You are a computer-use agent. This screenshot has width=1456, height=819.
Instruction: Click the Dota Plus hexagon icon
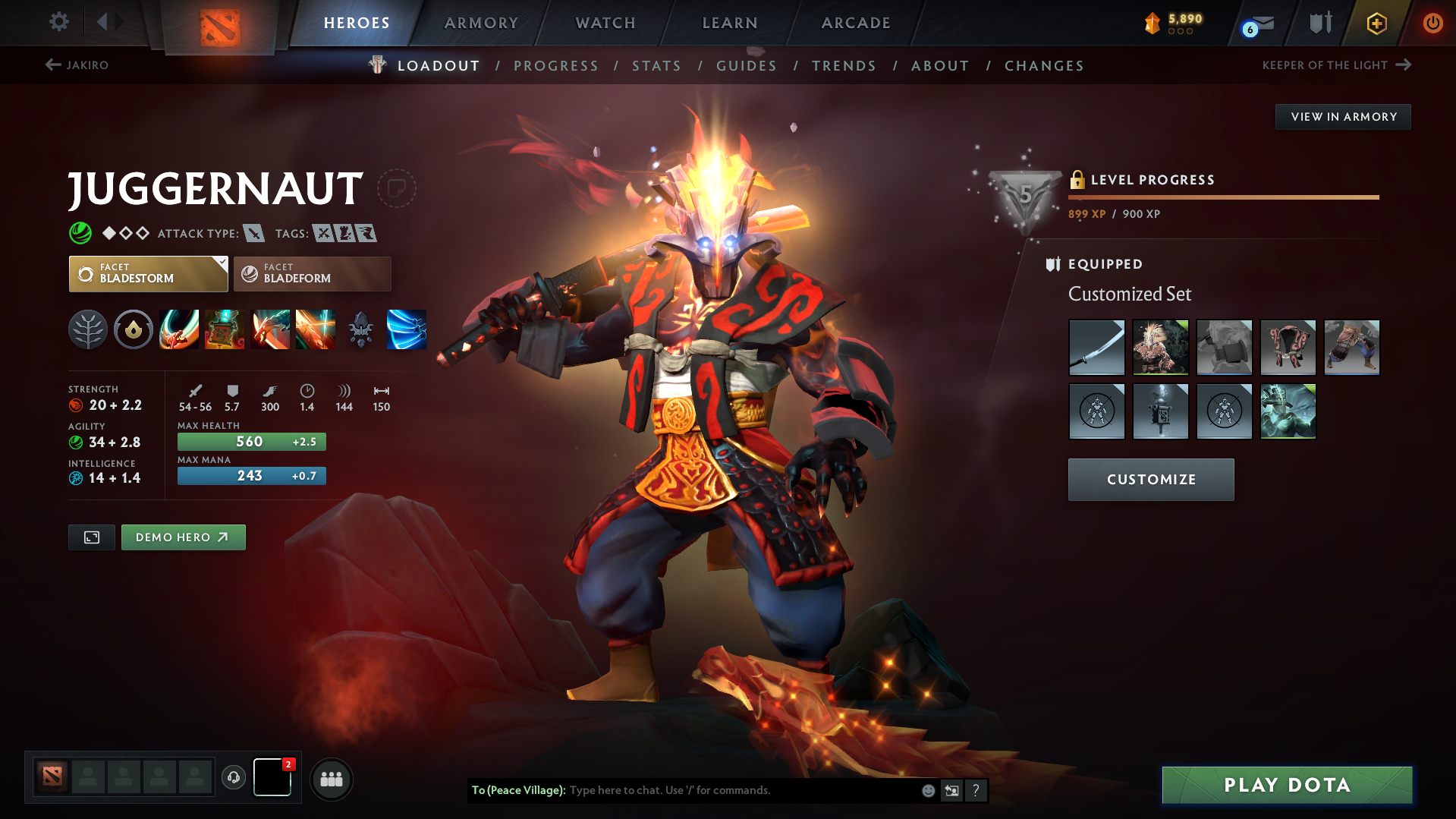[x=1376, y=24]
